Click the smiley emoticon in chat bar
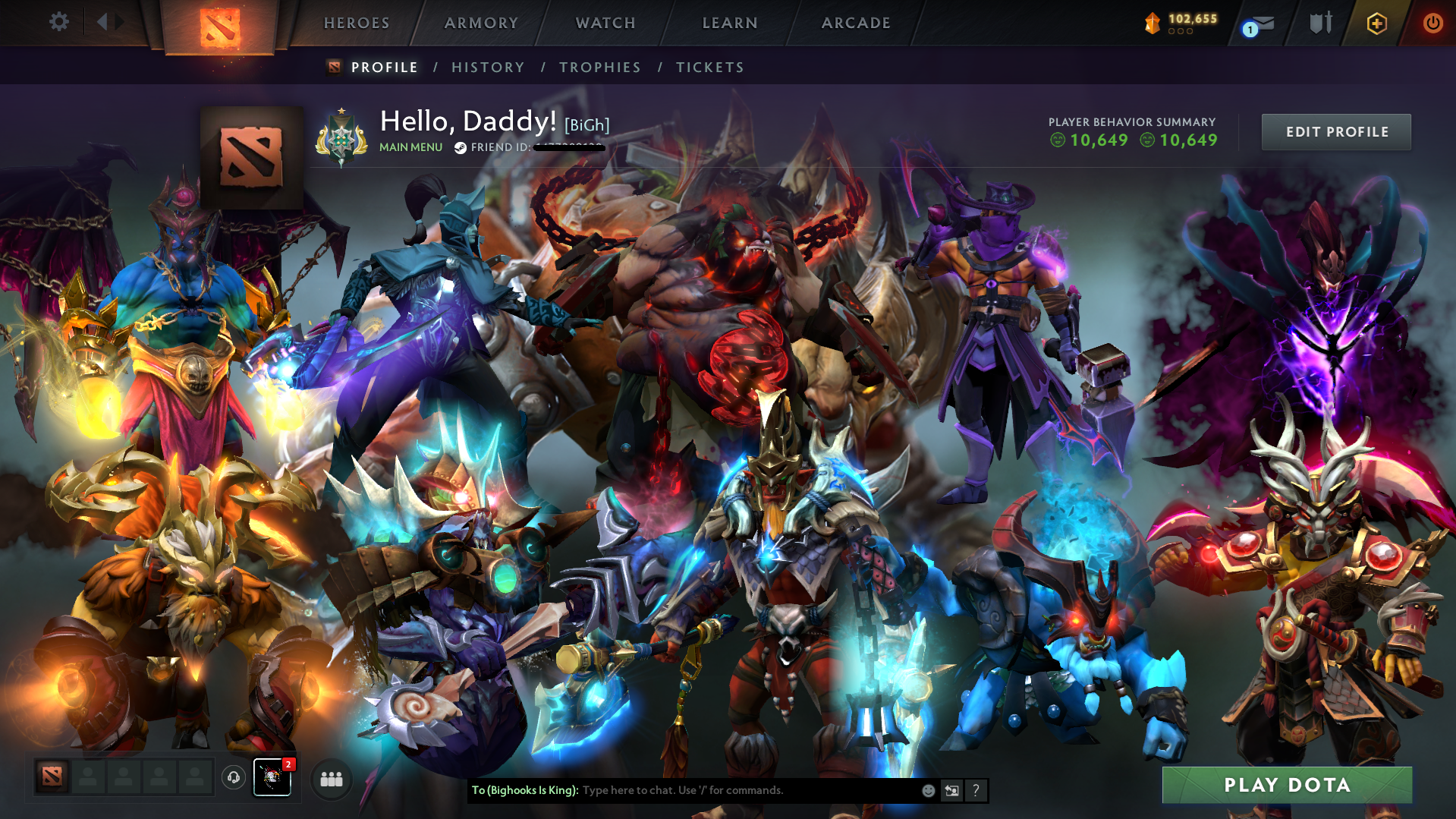The height and width of the screenshot is (819, 1456). pyautogui.click(x=927, y=790)
